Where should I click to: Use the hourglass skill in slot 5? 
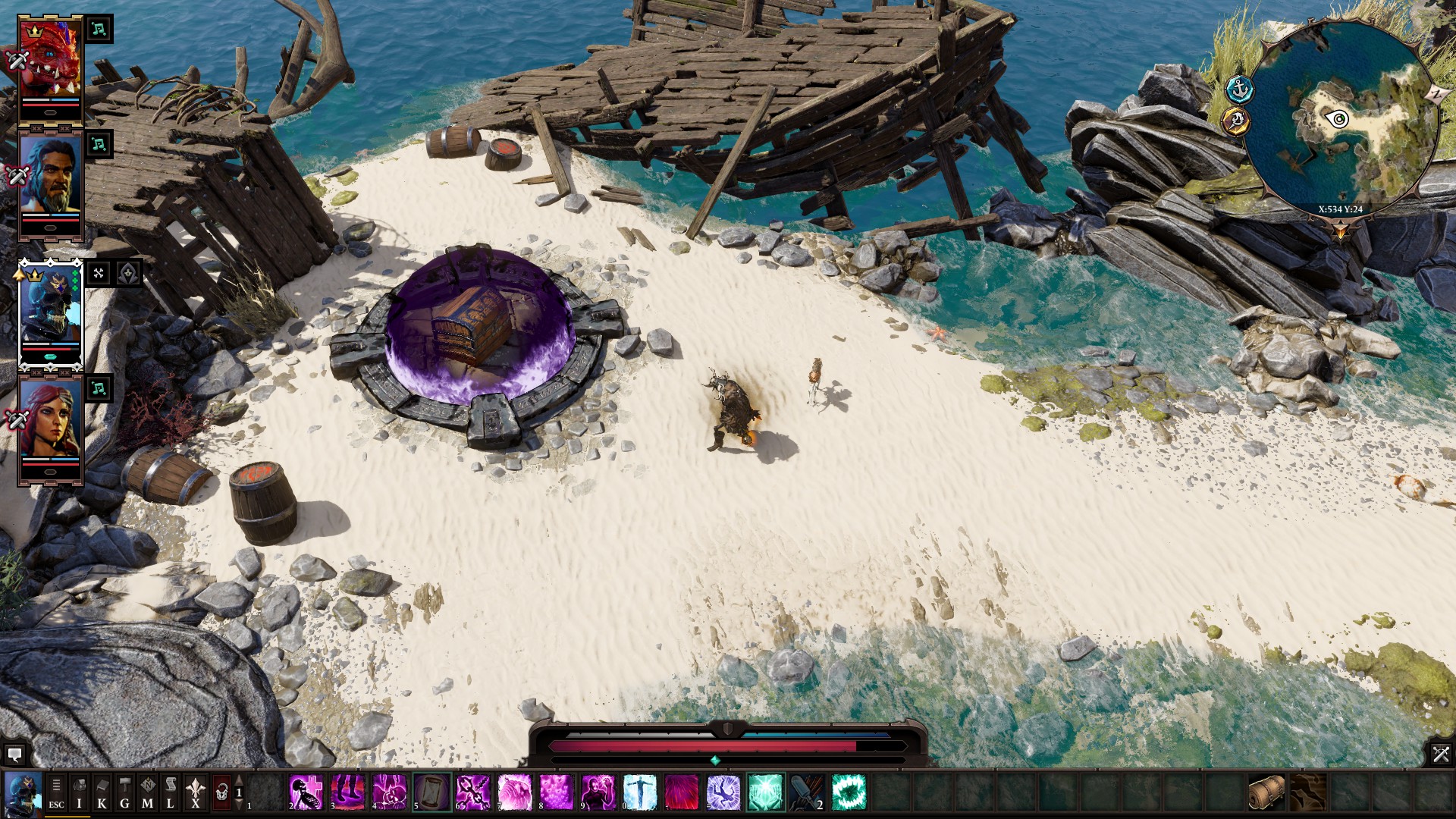coord(431,792)
